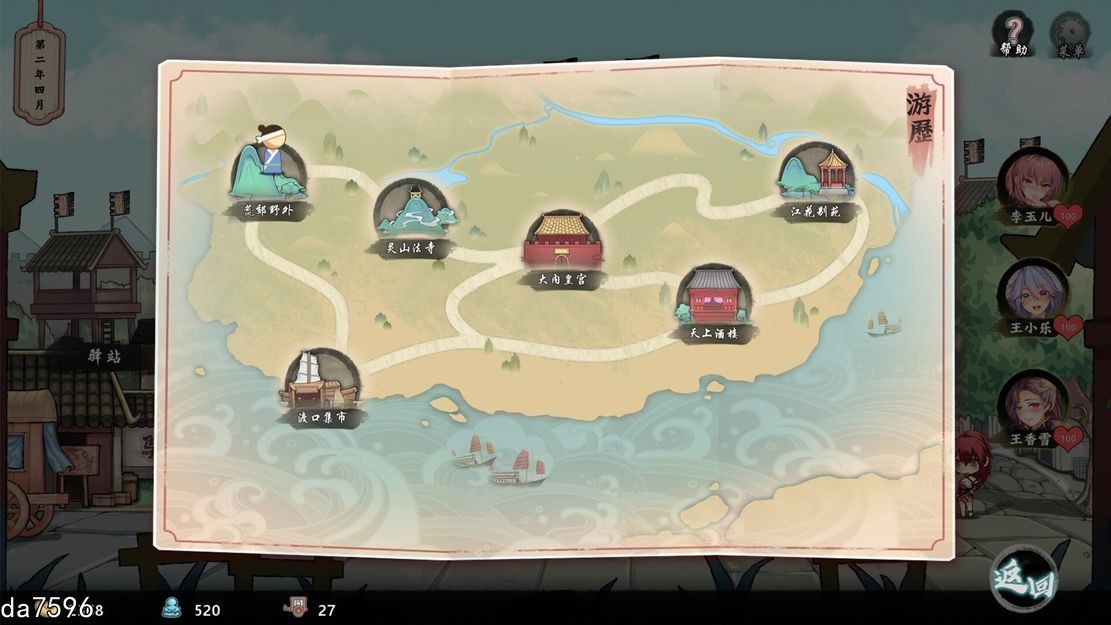Open the 渡口集市 harbor market
1111x625 pixels.
pos(320,381)
